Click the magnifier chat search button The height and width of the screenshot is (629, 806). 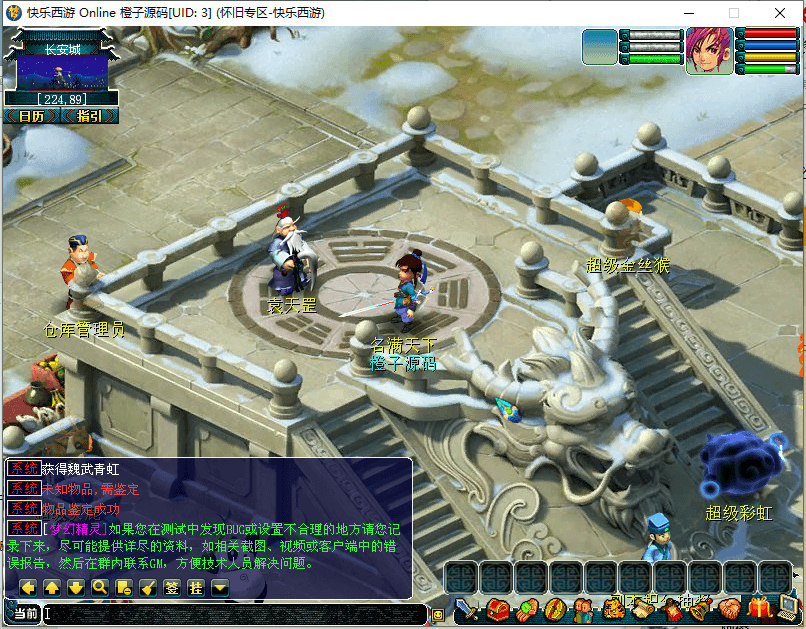point(100,588)
